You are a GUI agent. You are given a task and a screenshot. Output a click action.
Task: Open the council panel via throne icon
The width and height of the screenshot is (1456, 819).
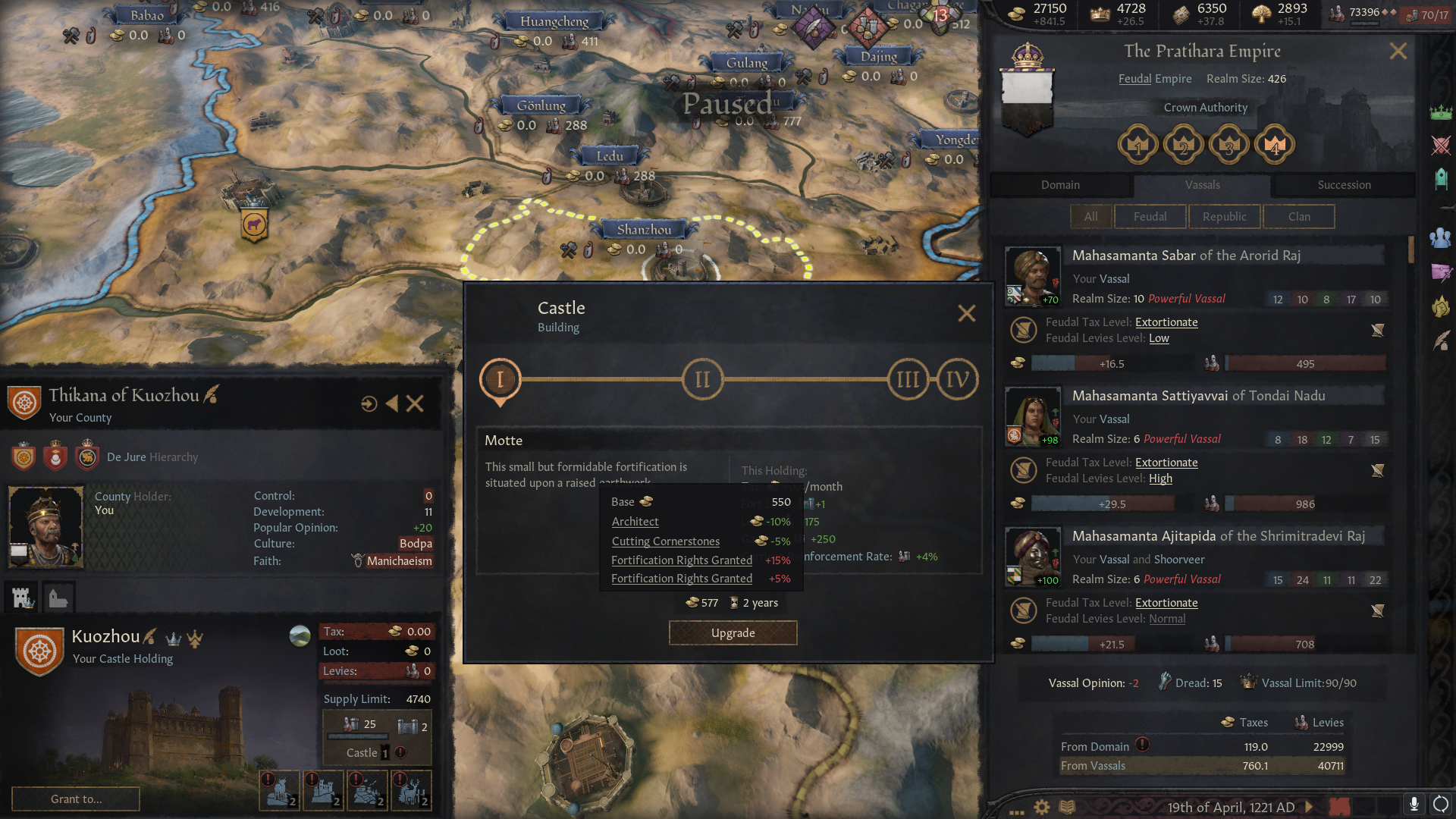tap(1442, 179)
